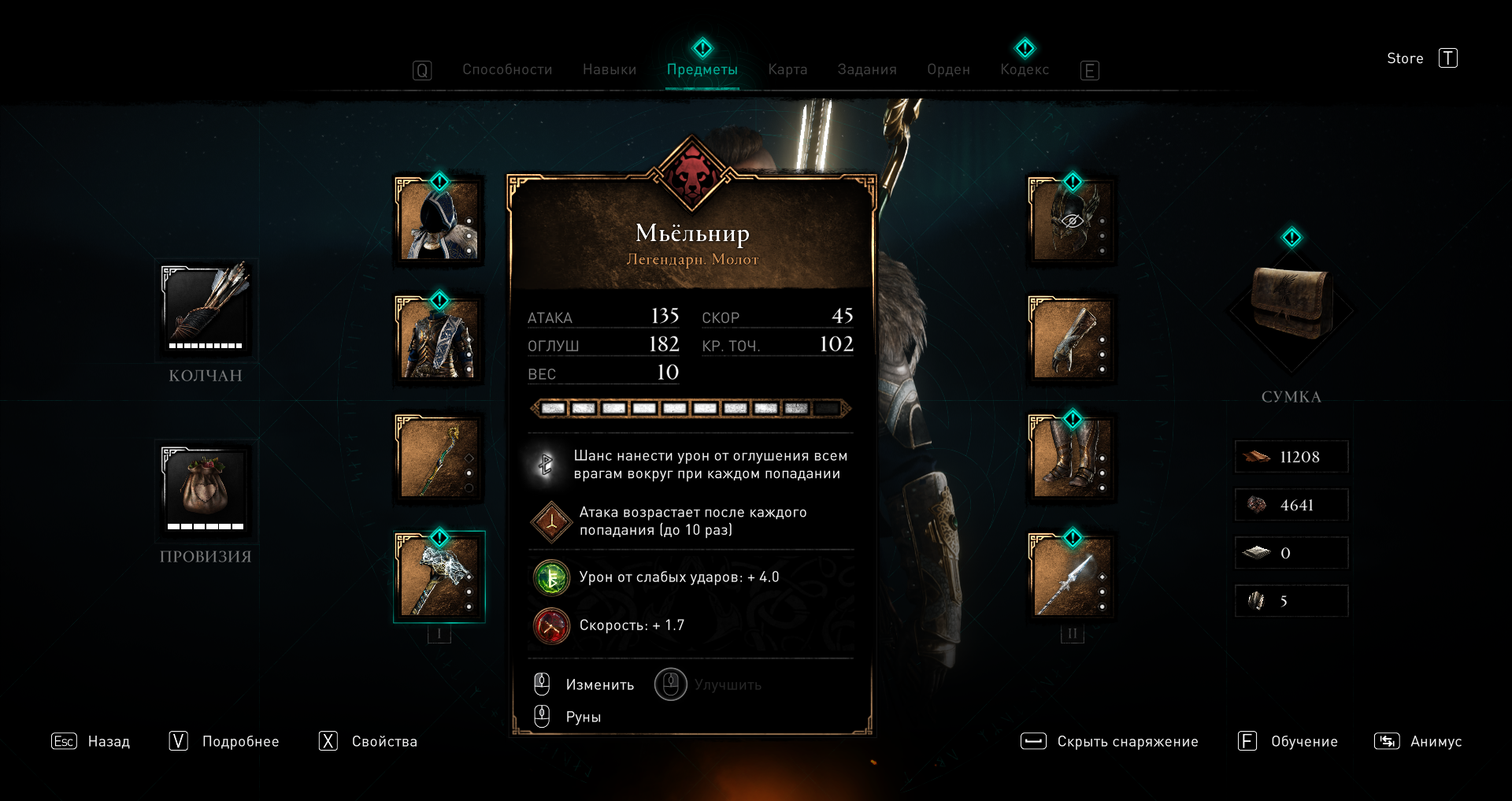The width and height of the screenshot is (1512, 801).
Task: Go to the Карта tab
Action: 787,69
